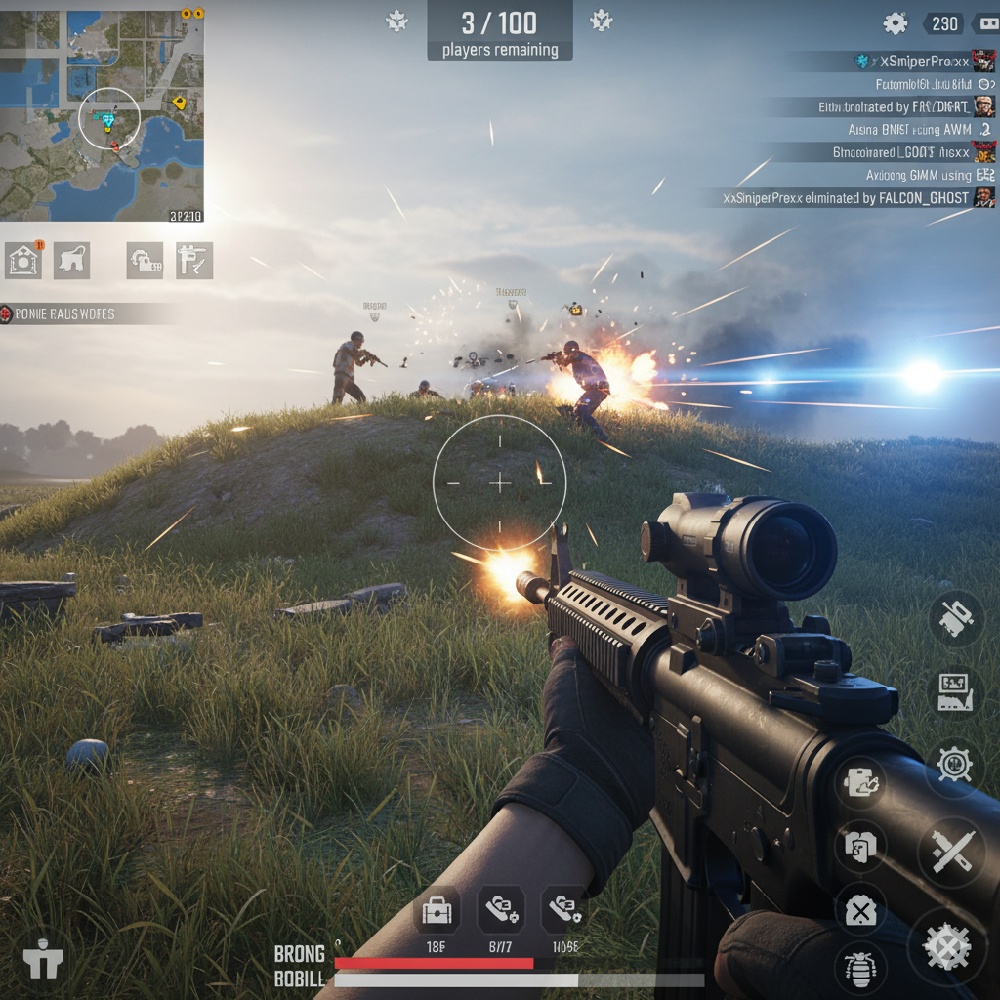Tap the signpost icon square

click(x=194, y=260)
